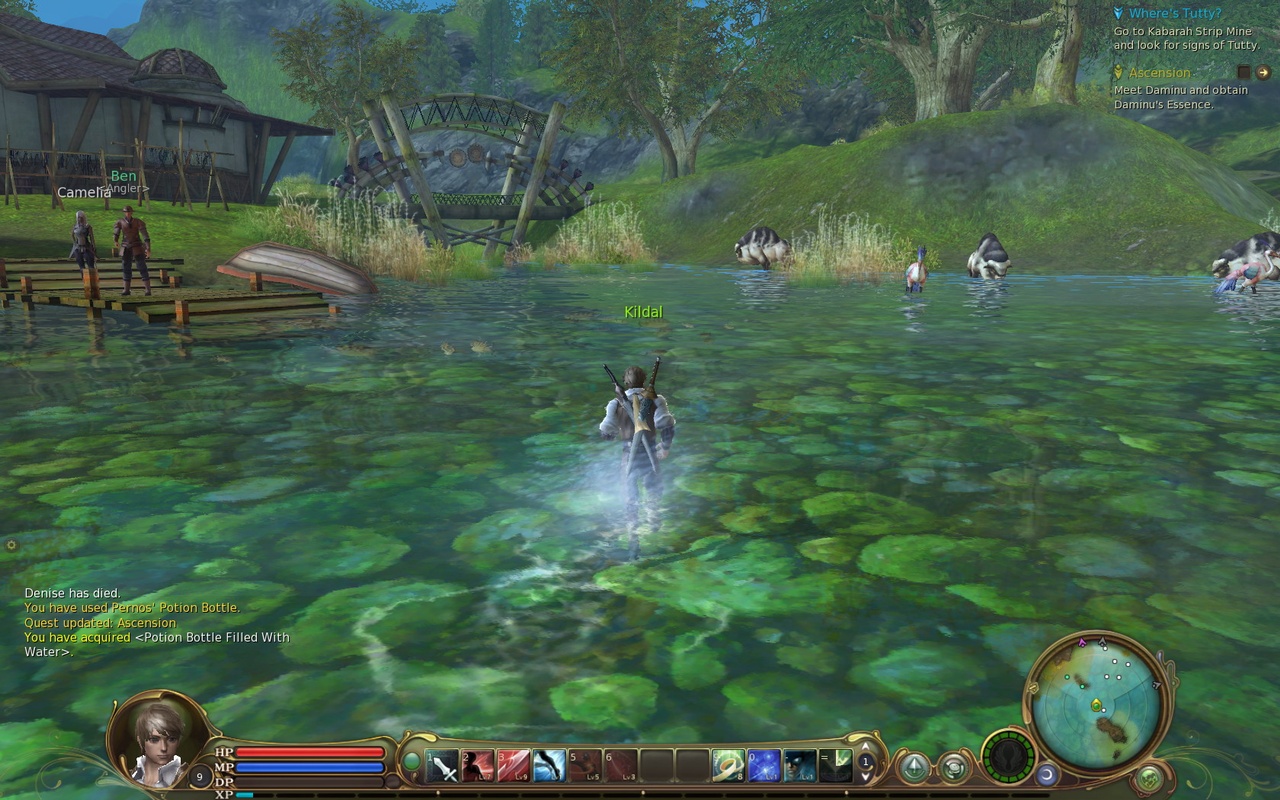1280x800 pixels.
Task: Collapse the Ascension quest entry
Action: pos(1118,72)
